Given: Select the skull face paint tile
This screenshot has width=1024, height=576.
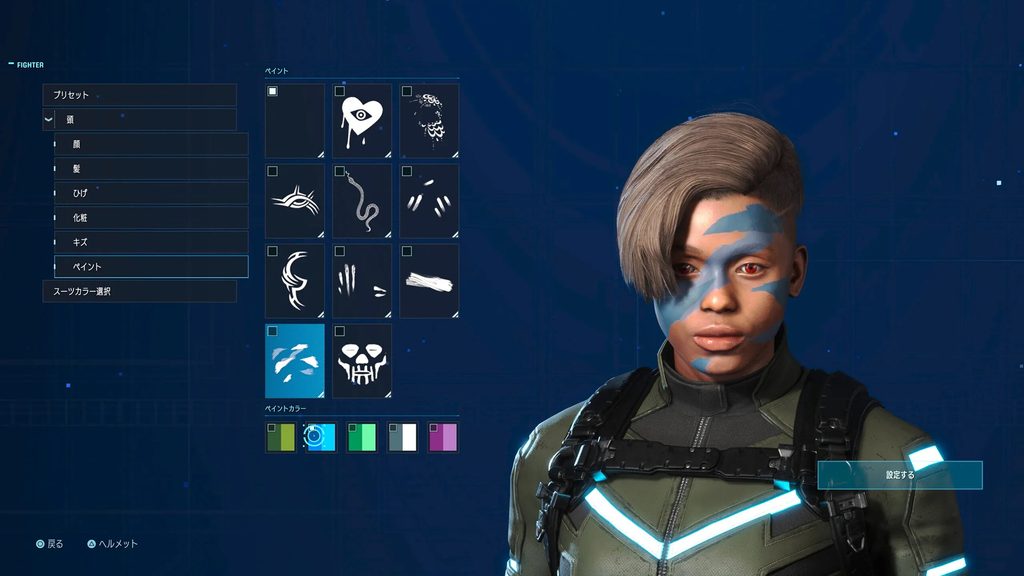Looking at the screenshot, I should [362, 360].
